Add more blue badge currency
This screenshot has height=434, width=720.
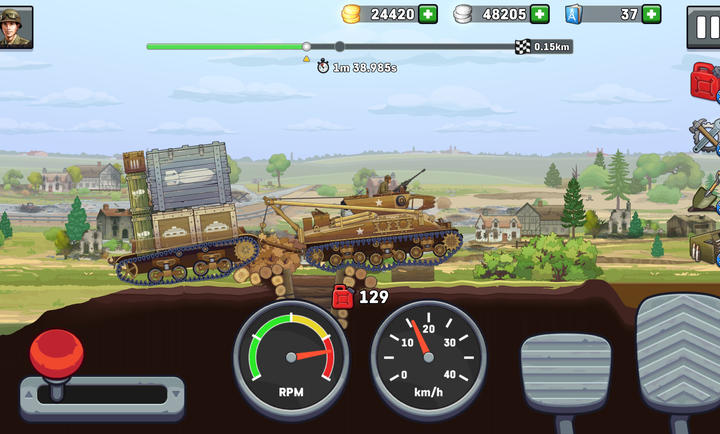click(x=651, y=14)
